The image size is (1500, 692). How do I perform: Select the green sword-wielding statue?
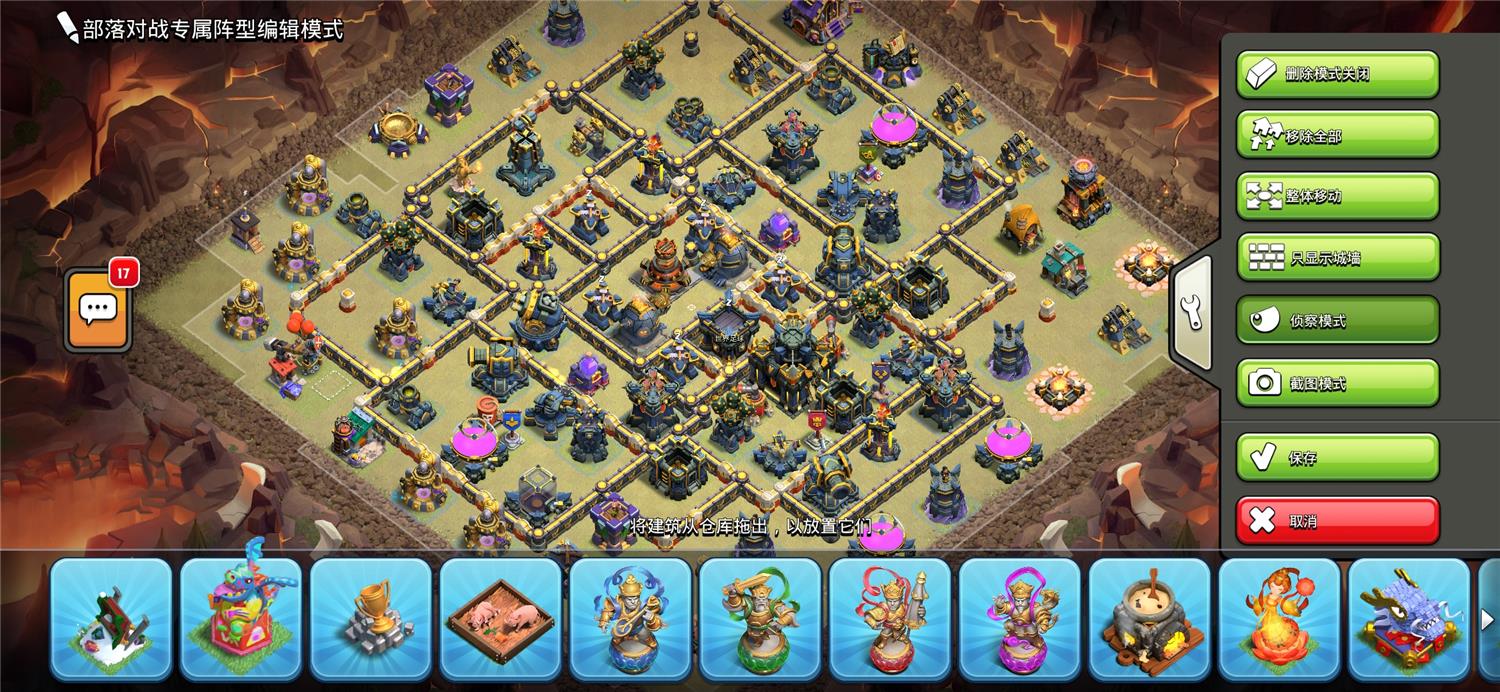(761, 617)
